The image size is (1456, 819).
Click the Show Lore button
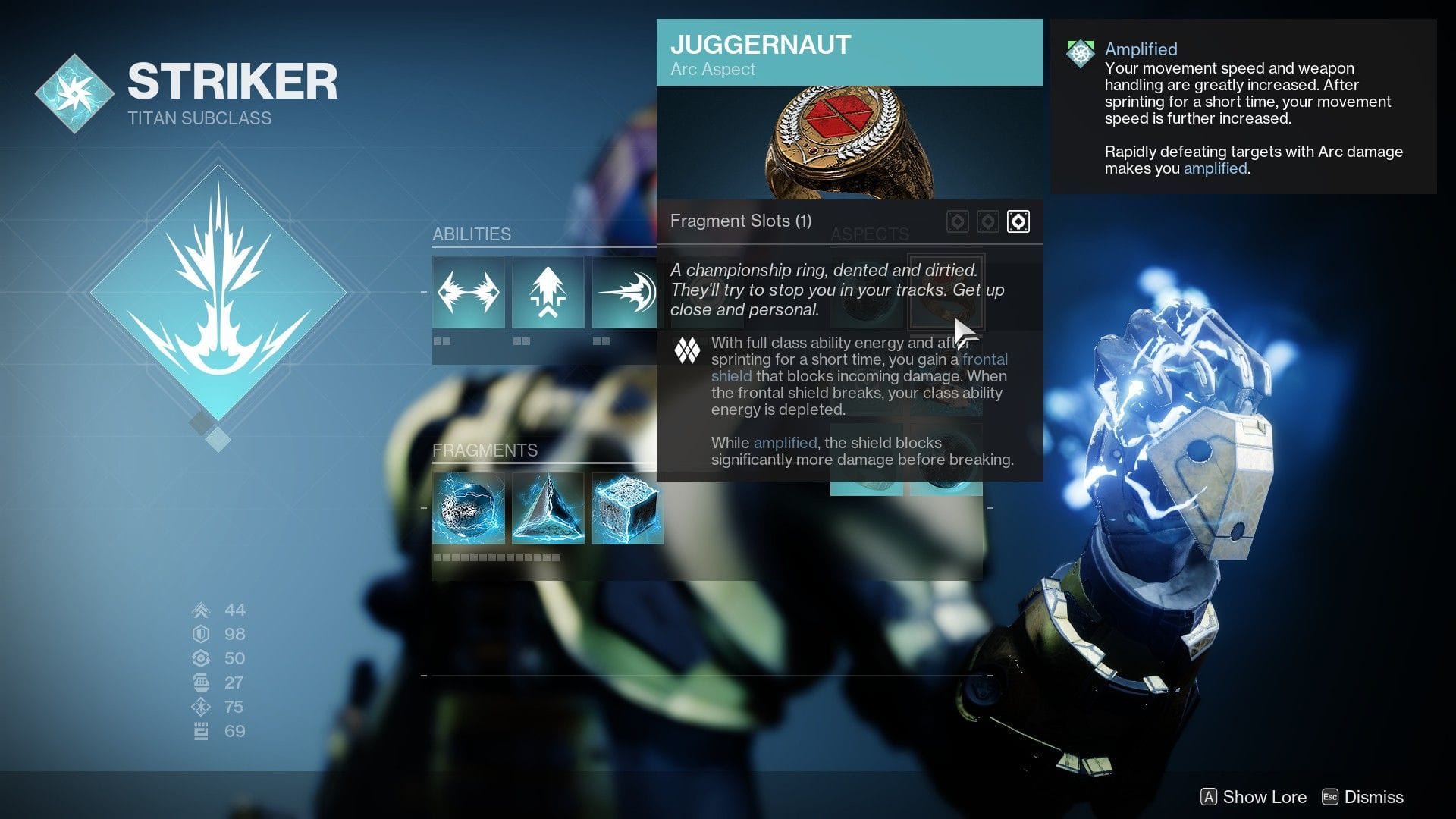pyautogui.click(x=1251, y=797)
